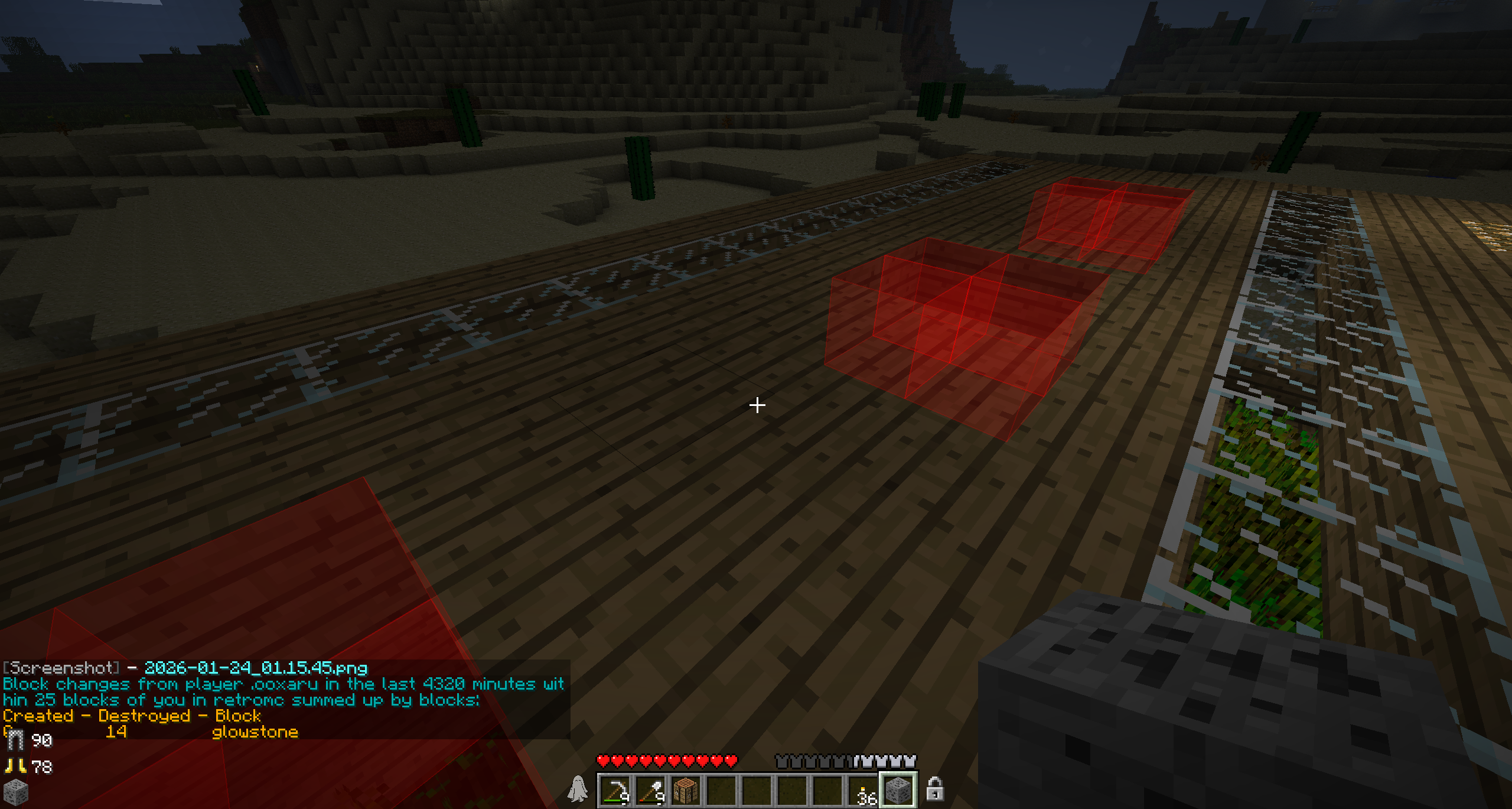Select the torch stack of 36
This screenshot has height=809, width=1512.
[863, 791]
